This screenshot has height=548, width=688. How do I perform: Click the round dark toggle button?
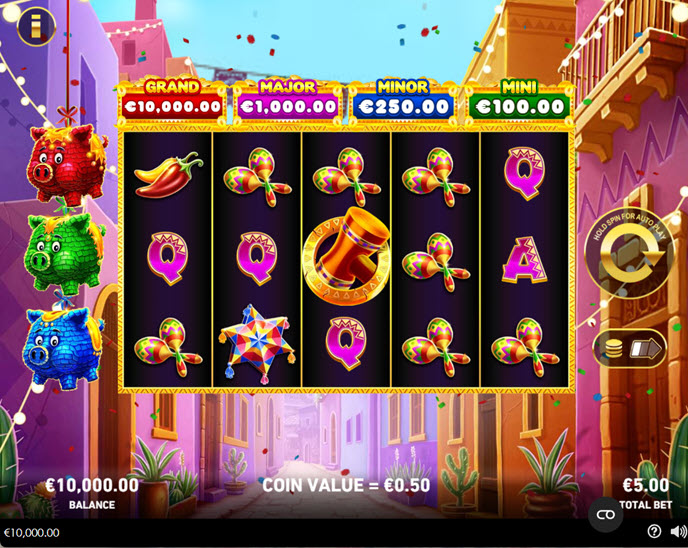[605, 514]
